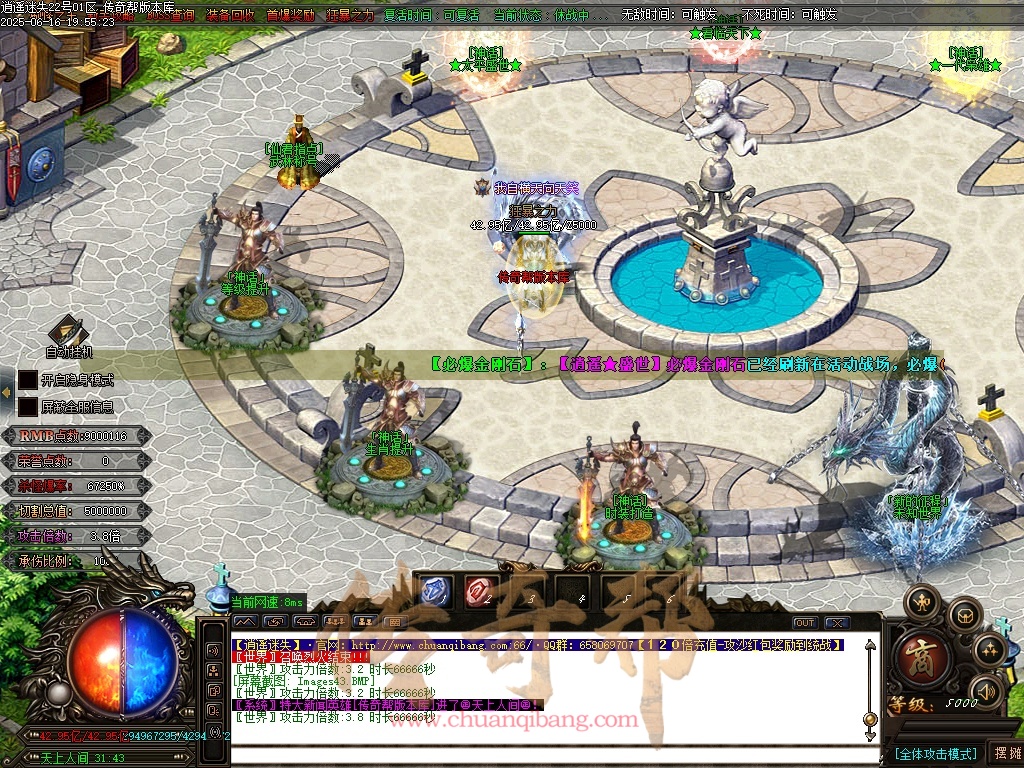Open the character figure round icon
This screenshot has width=1024, height=768.
coord(921,602)
